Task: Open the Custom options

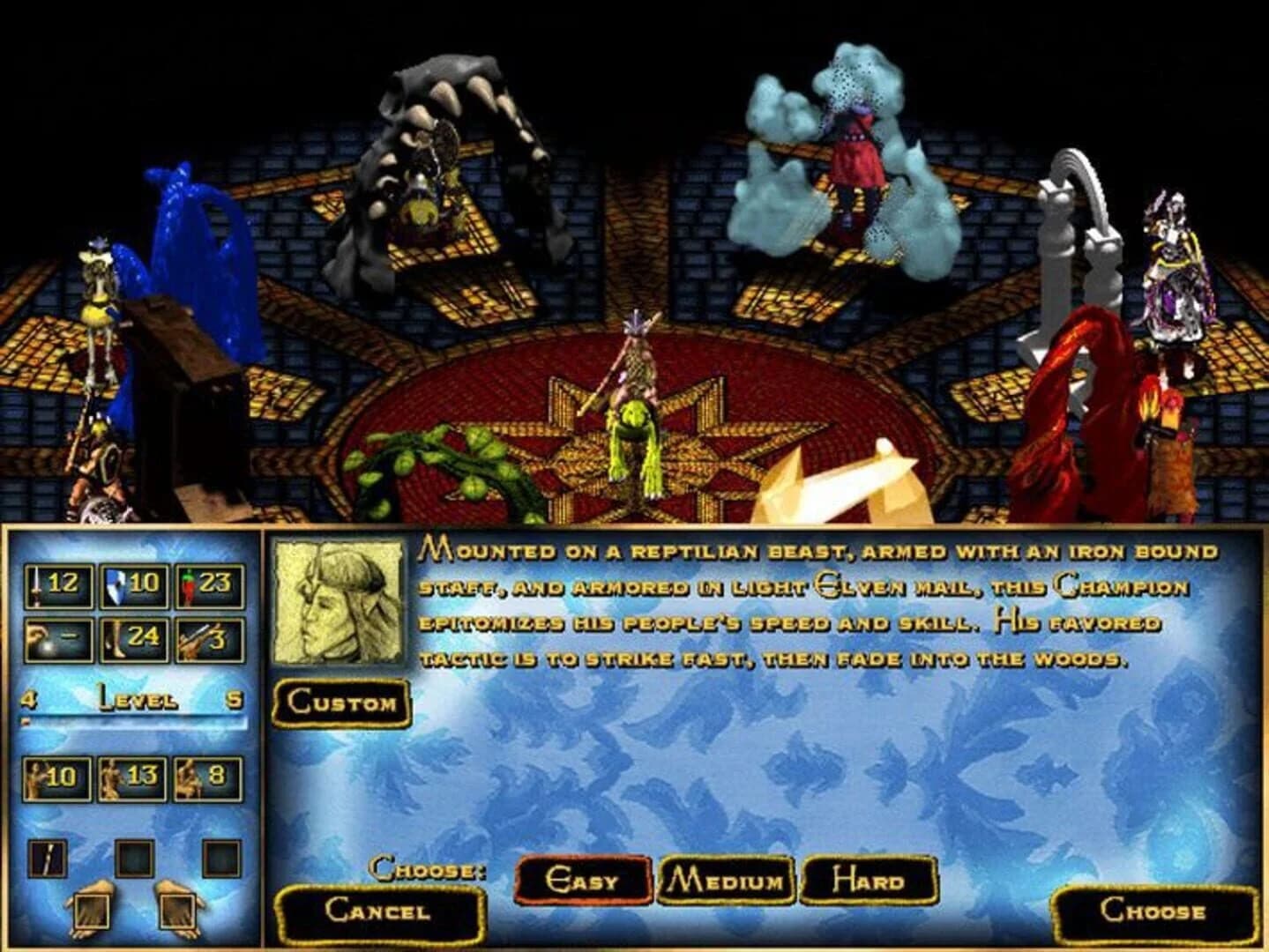Action: [x=340, y=701]
